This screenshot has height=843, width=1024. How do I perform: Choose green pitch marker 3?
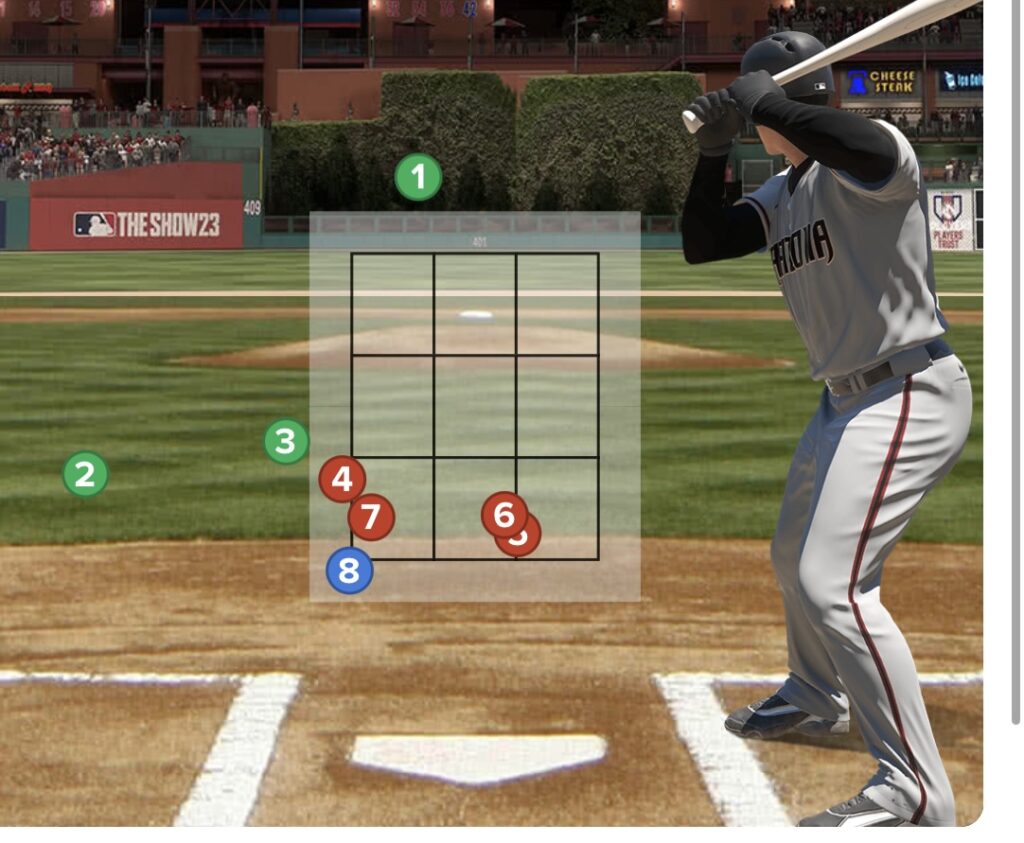(x=287, y=441)
